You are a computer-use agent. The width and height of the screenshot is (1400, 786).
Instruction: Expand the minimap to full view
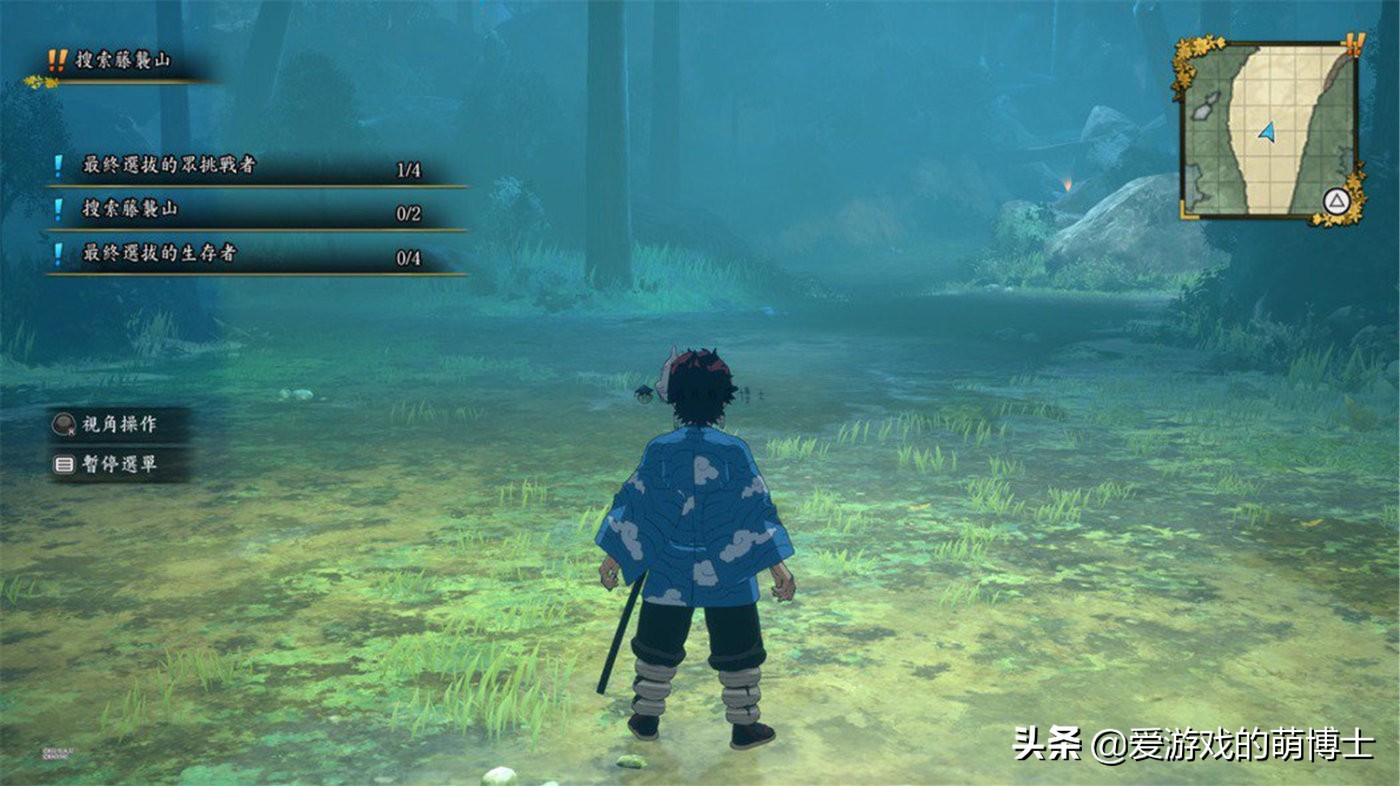click(1336, 199)
